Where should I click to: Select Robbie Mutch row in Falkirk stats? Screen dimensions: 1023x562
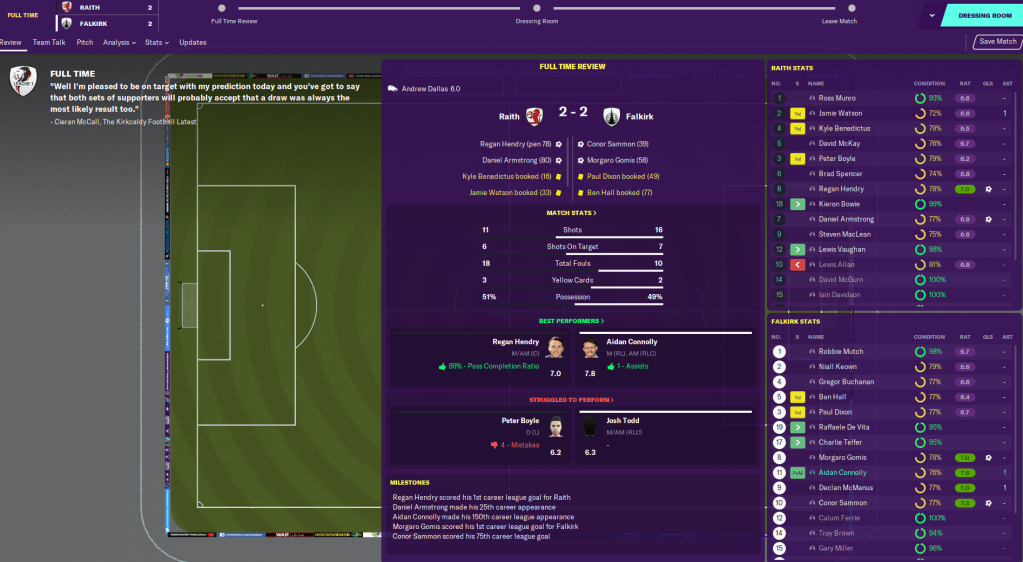[840, 352]
